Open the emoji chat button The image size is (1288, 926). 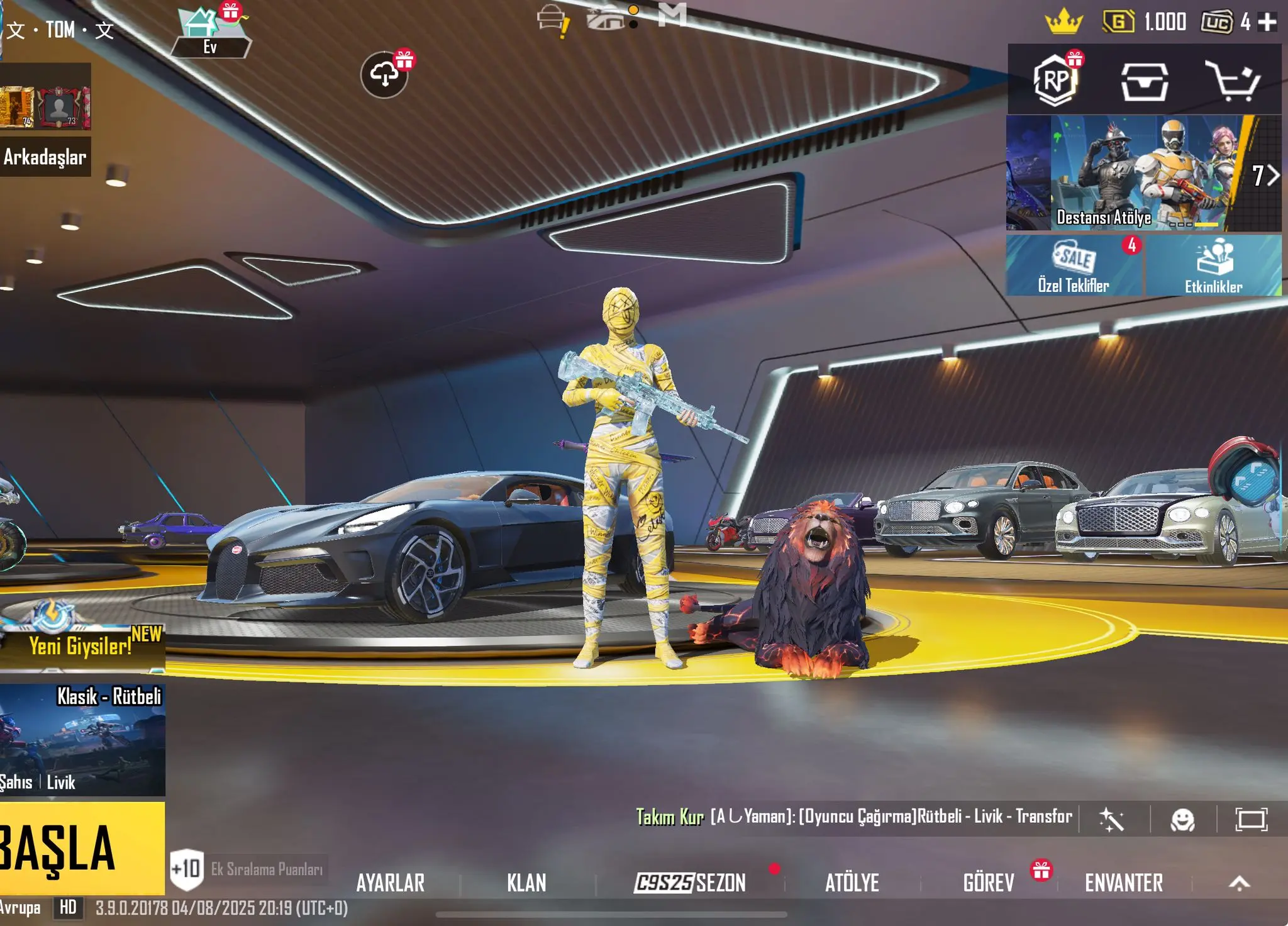coord(1182,819)
